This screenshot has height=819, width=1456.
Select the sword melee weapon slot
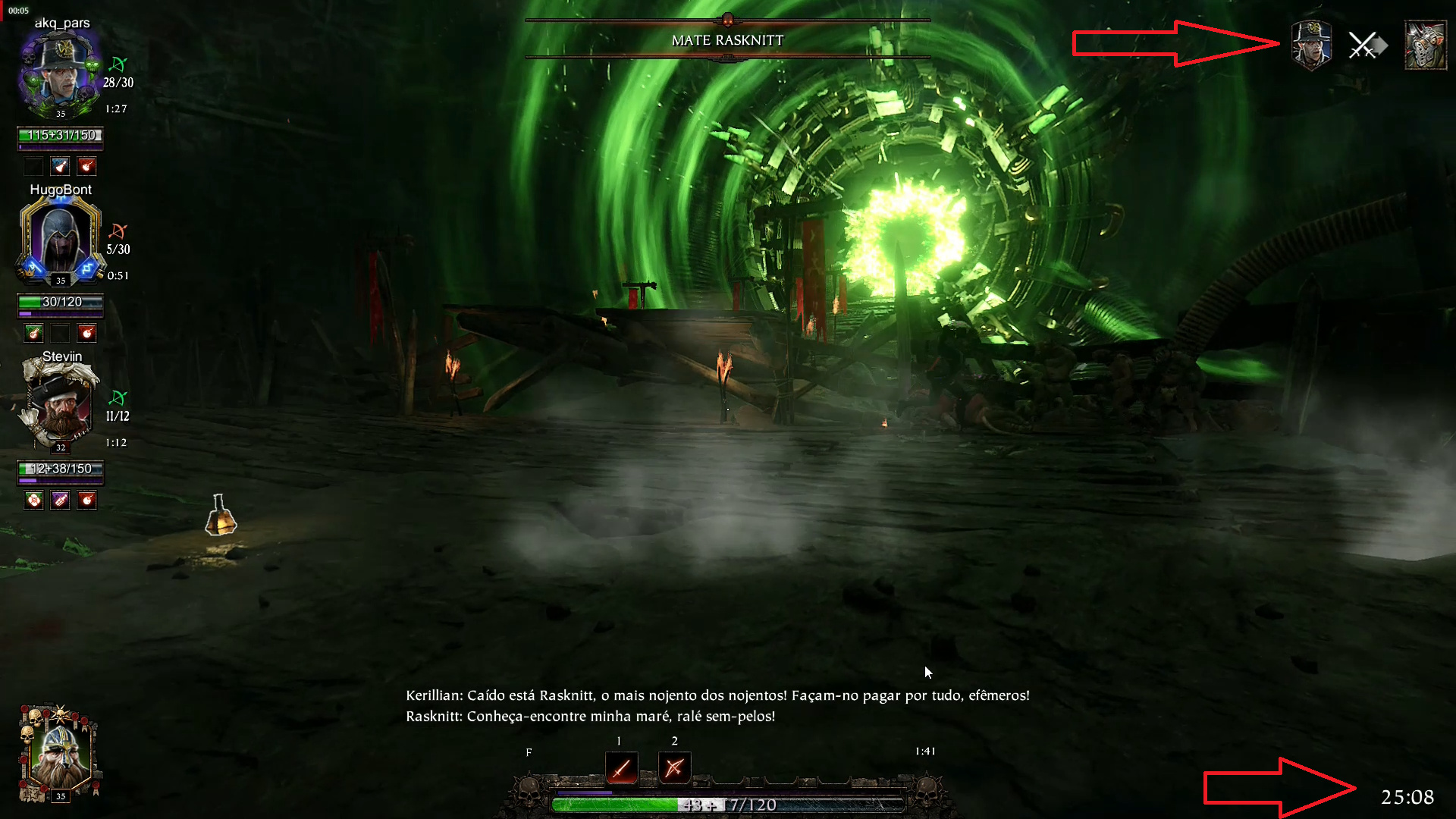(x=621, y=768)
